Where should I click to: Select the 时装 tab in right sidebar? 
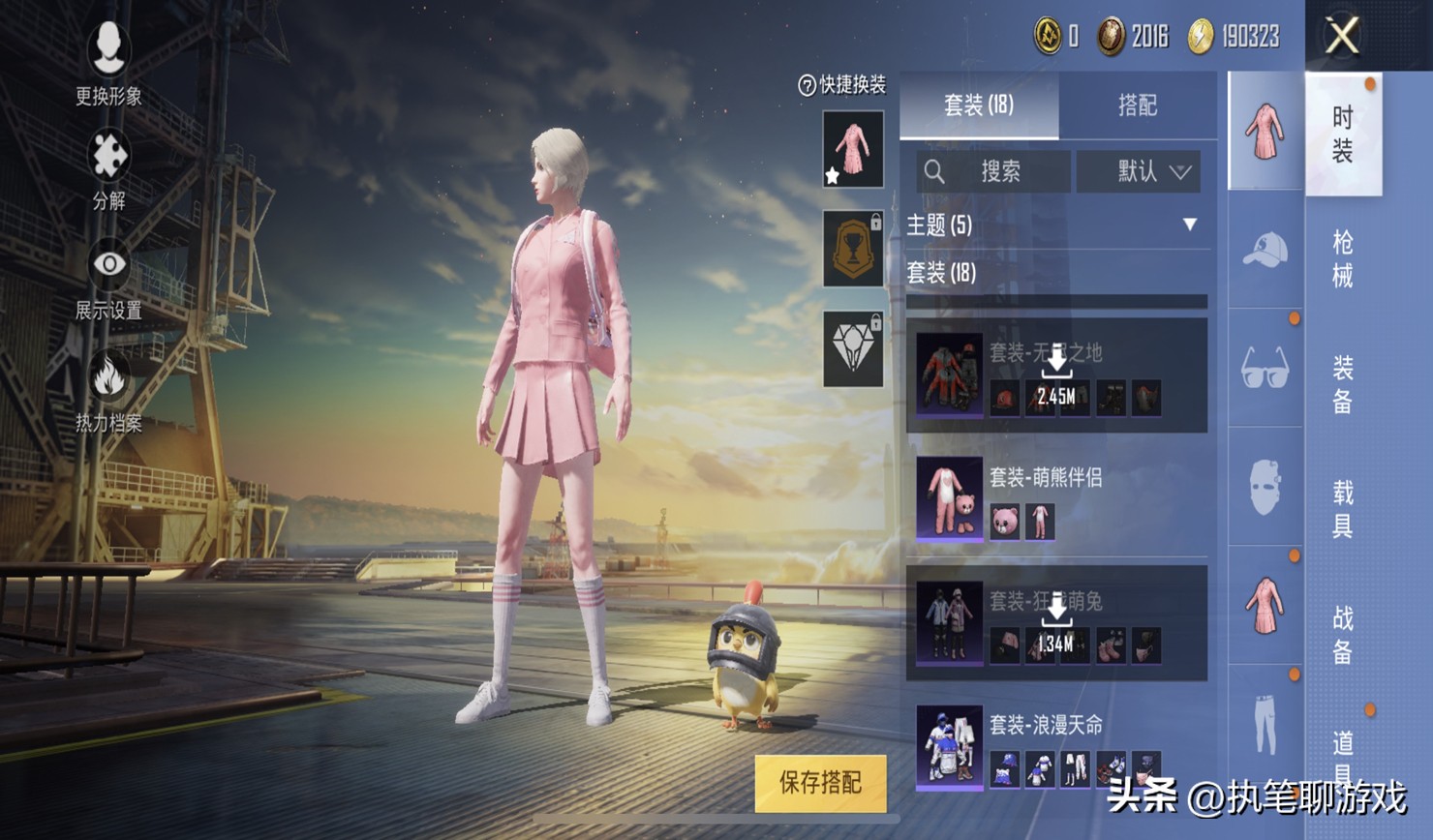[1345, 133]
